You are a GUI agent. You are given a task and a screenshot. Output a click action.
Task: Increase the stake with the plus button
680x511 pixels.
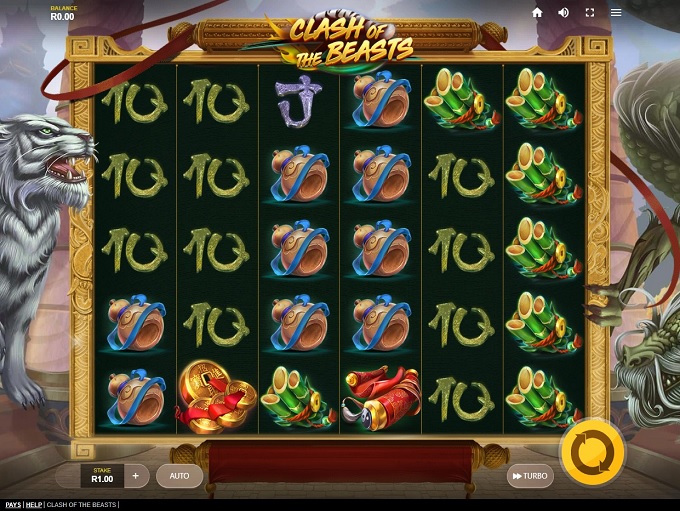tap(136, 476)
